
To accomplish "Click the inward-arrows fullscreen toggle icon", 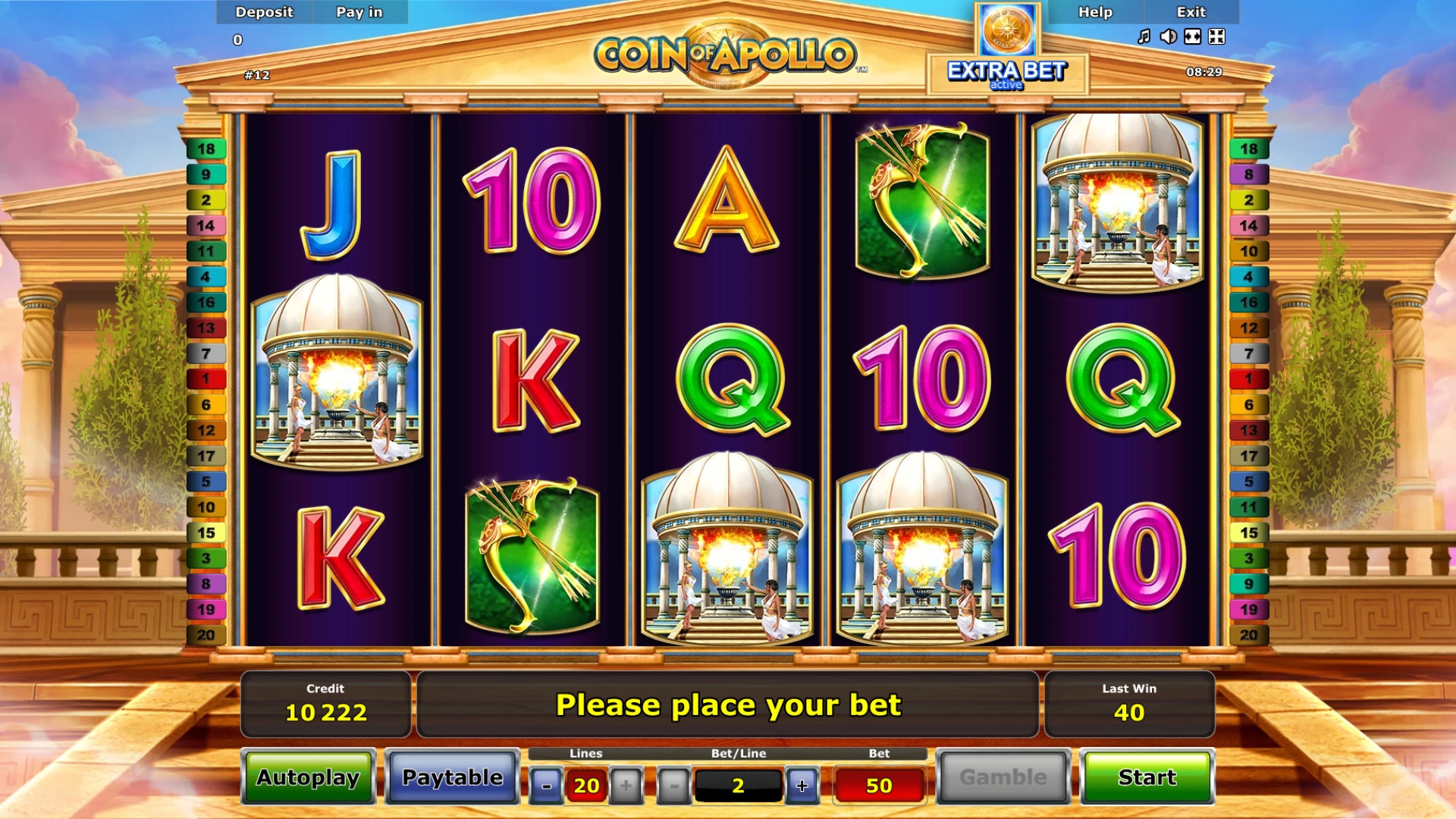I will pos(1216,36).
